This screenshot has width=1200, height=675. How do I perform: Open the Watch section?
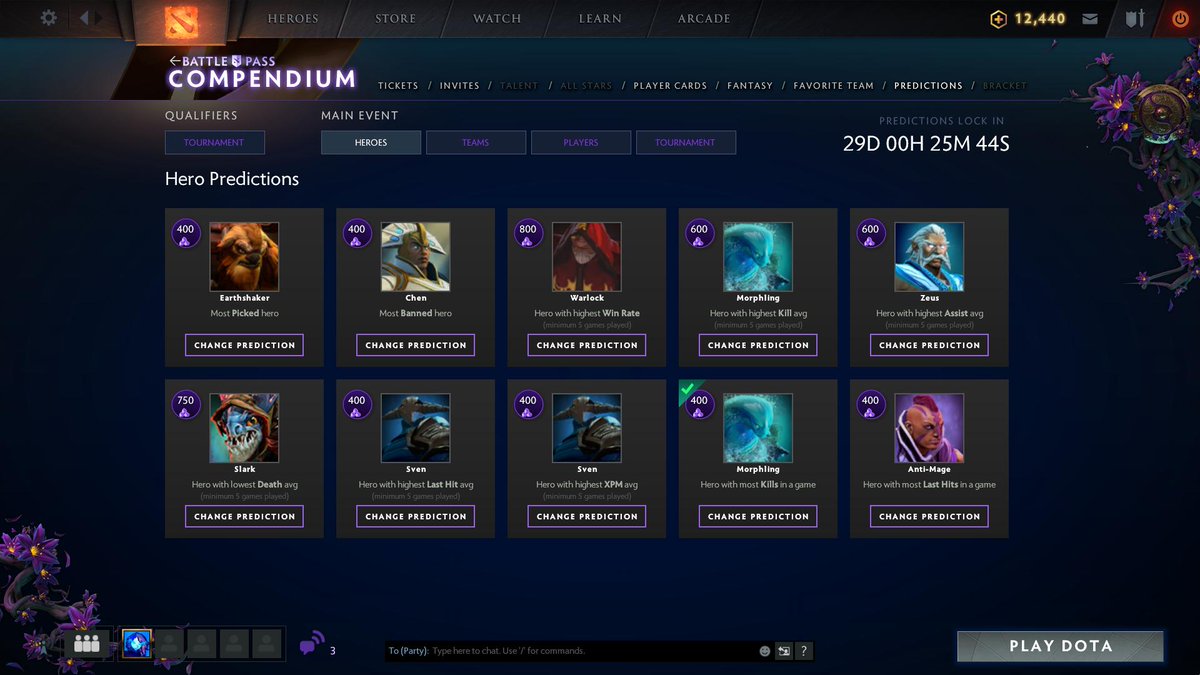click(497, 18)
